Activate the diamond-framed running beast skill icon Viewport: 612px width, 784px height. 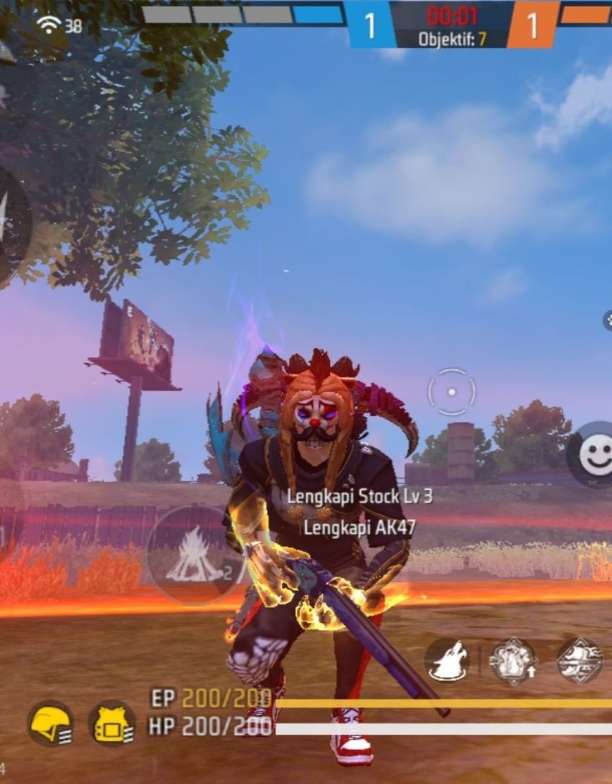pyautogui.click(x=579, y=660)
